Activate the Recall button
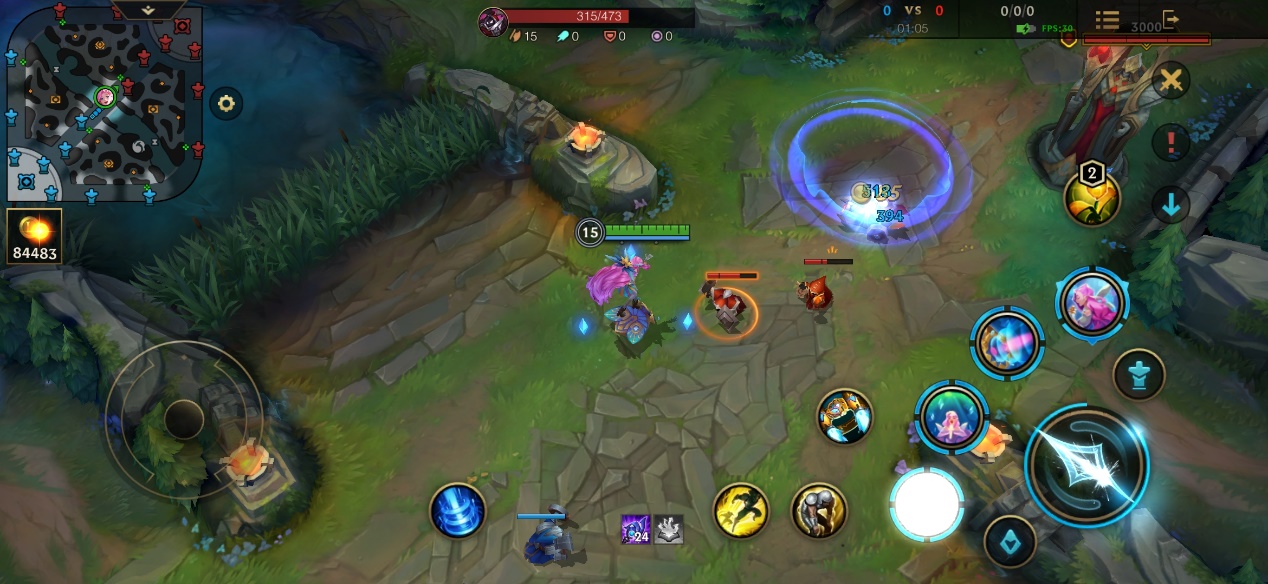The width and height of the screenshot is (1268, 584). pyautogui.click(x=457, y=510)
